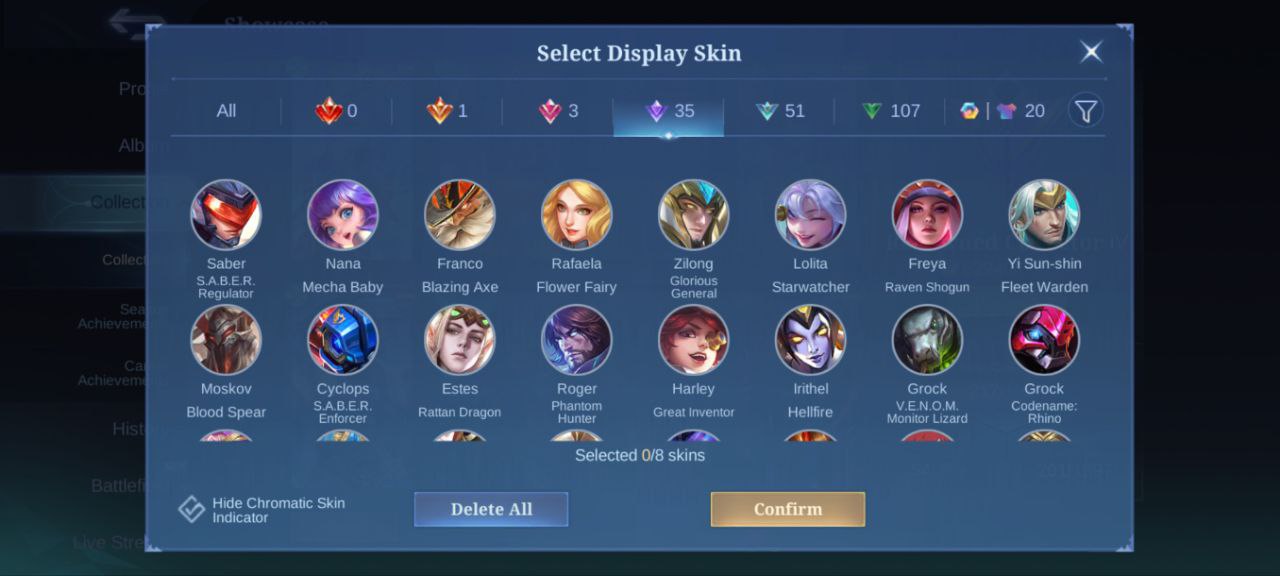This screenshot has height=576, width=1280.
Task: Choose Irithel Hellfire skin
Action: coord(811,340)
